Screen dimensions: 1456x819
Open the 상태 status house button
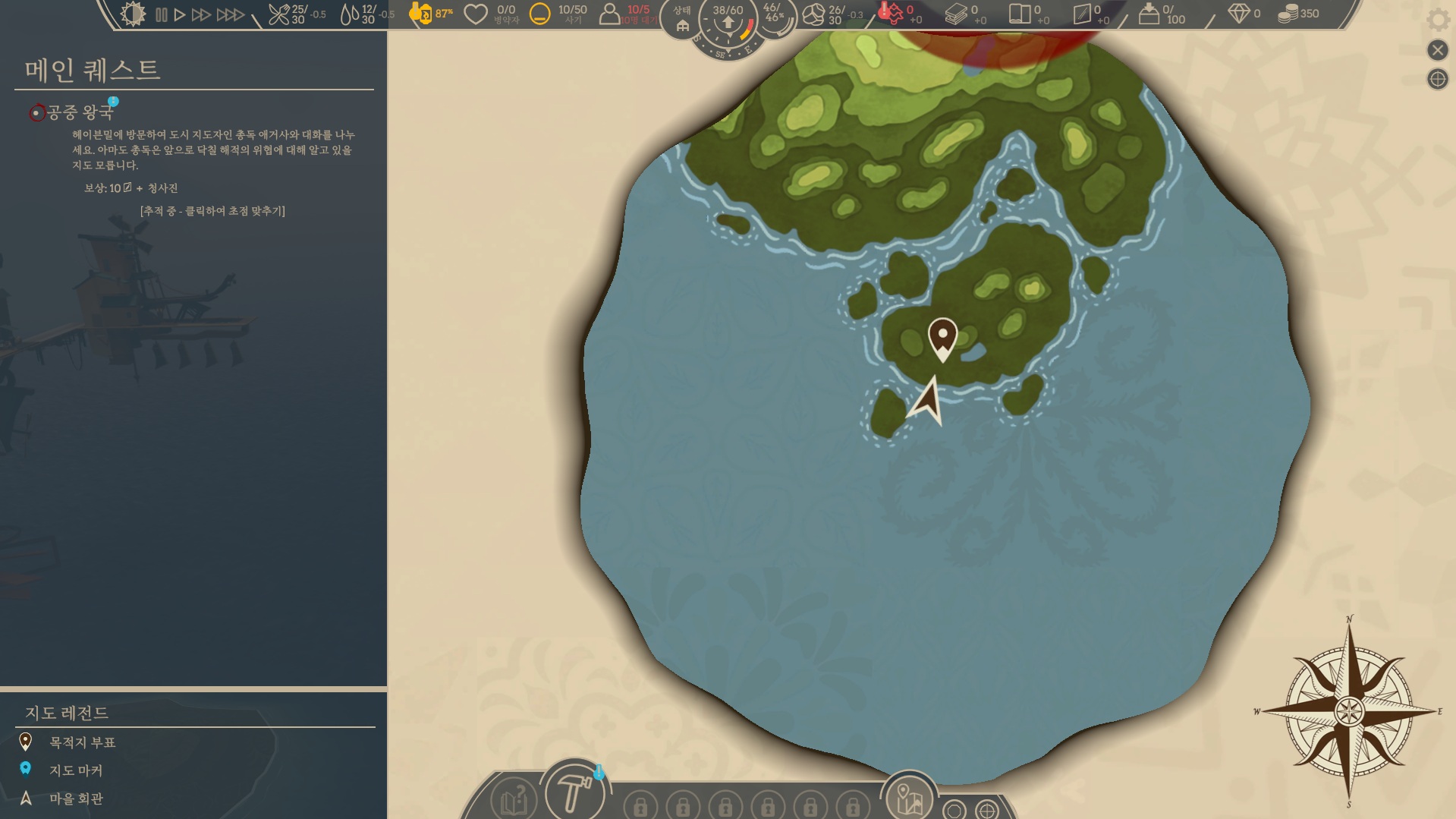682,20
